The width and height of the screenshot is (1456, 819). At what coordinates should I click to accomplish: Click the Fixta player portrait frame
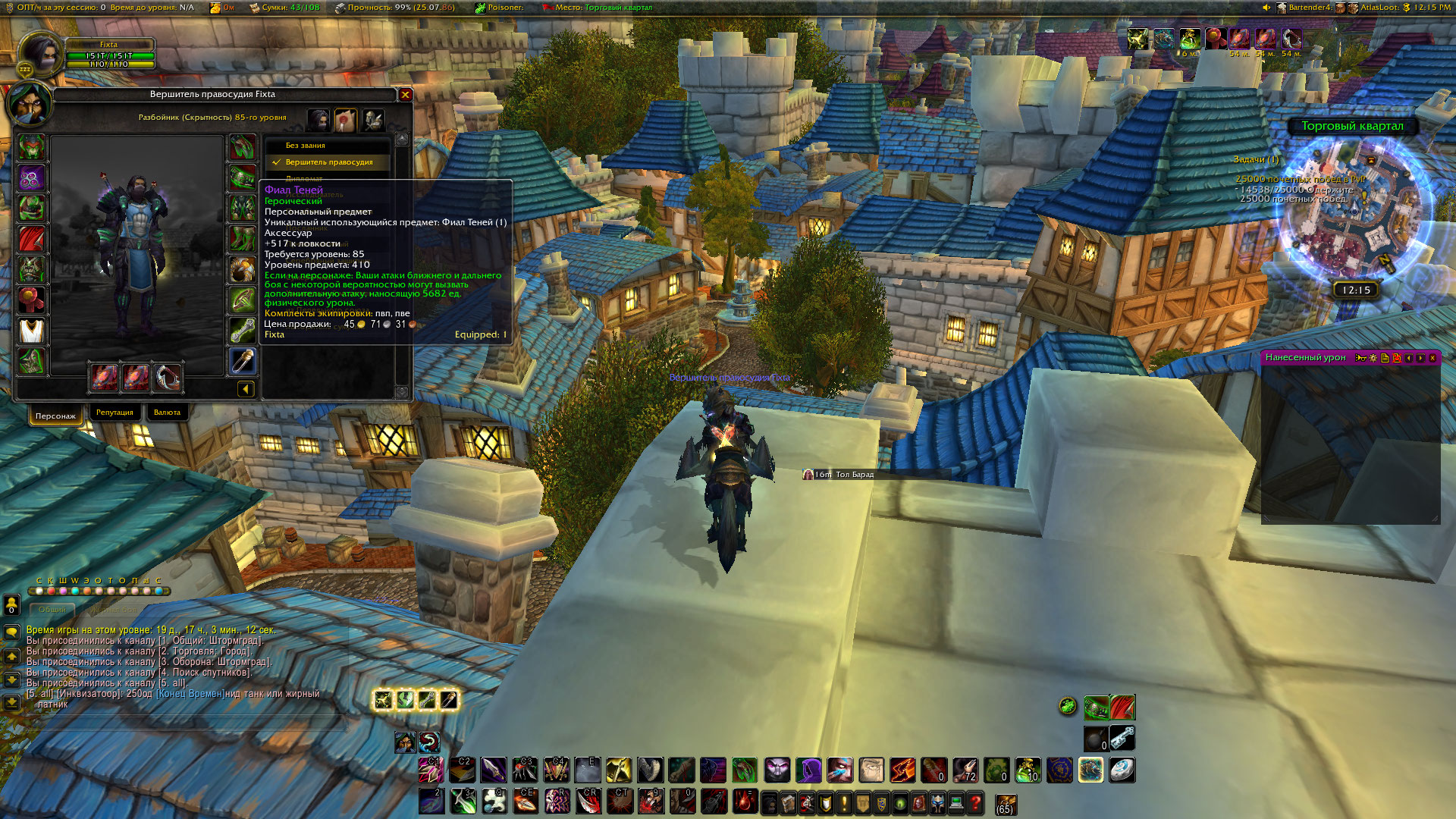(x=39, y=55)
